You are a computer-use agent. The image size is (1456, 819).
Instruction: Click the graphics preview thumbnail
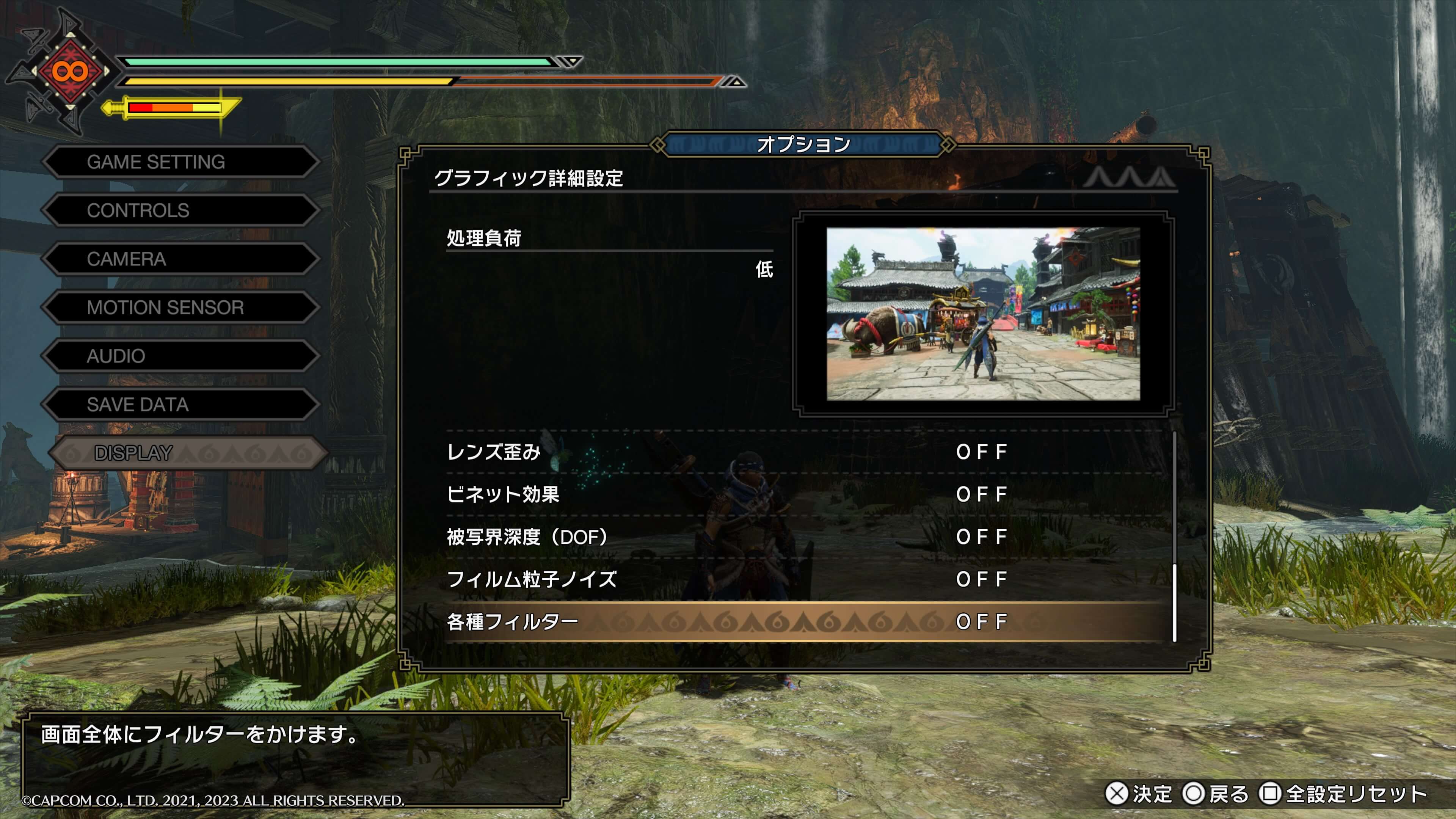click(983, 314)
